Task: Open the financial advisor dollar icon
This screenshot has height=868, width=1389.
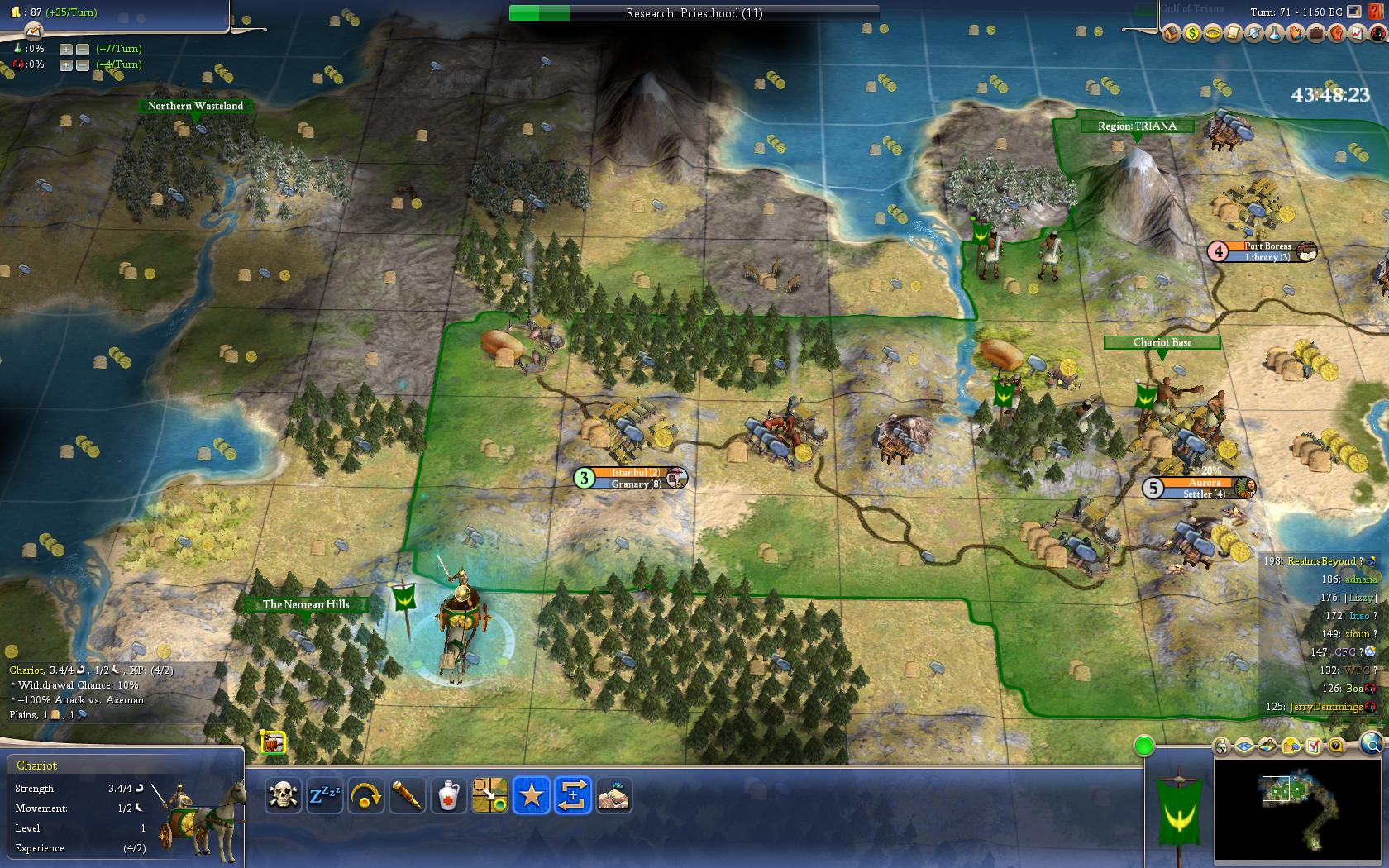Action: click(x=1192, y=33)
